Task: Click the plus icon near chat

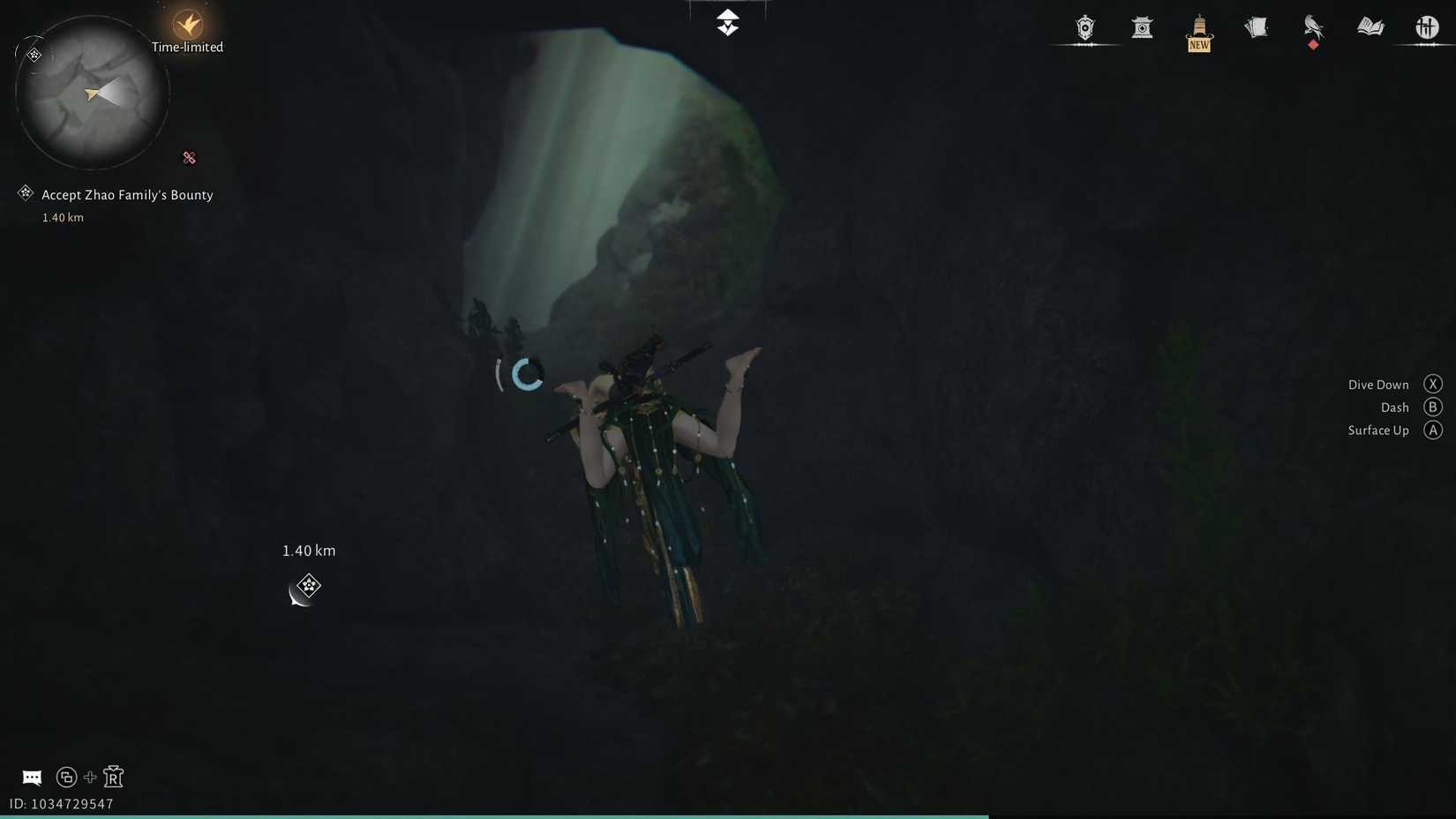Action: pyautogui.click(x=89, y=777)
